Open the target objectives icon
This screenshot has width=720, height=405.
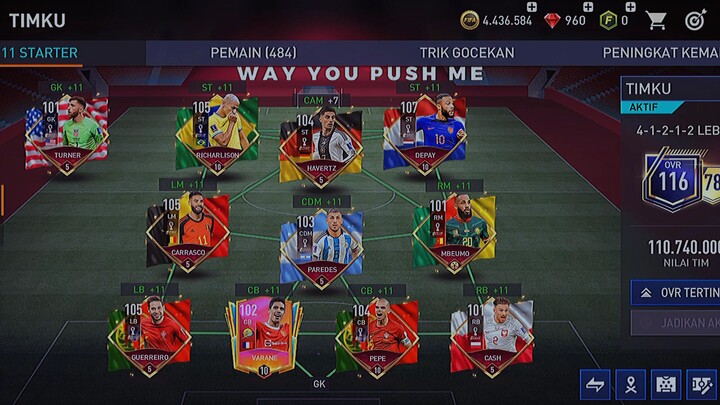pyautogui.click(x=696, y=20)
